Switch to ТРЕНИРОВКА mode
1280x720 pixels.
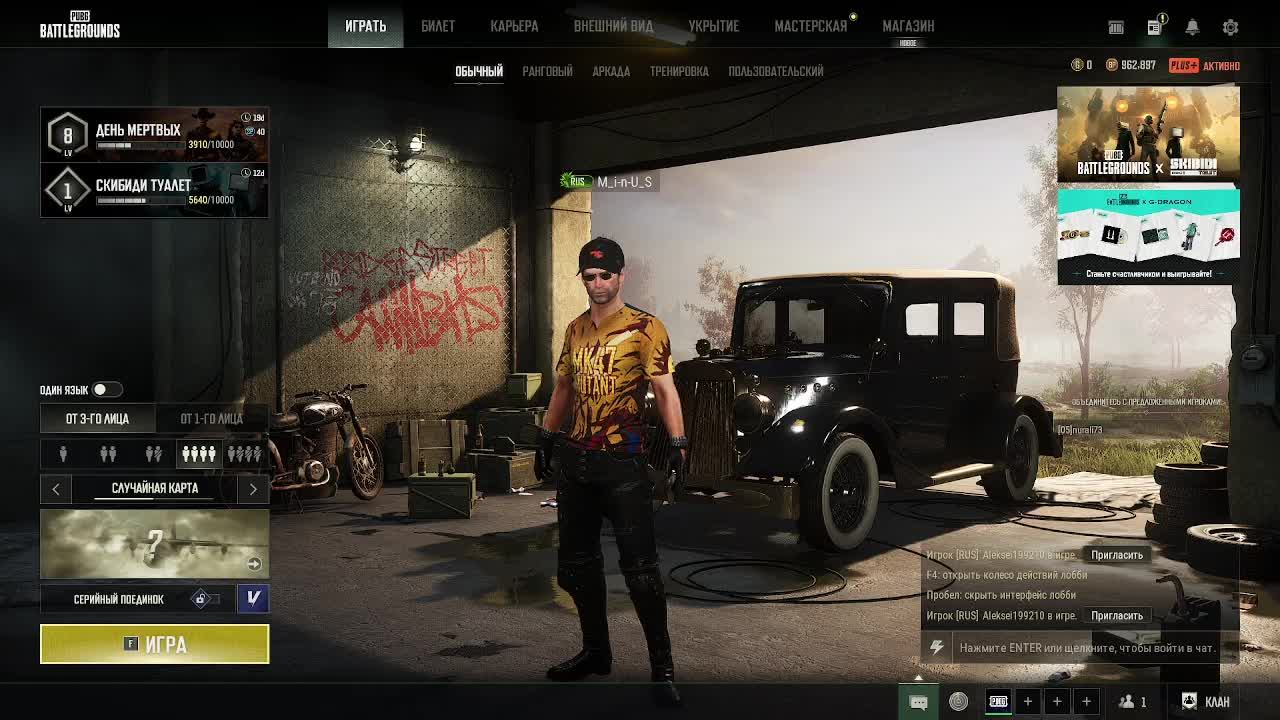pyautogui.click(x=679, y=71)
